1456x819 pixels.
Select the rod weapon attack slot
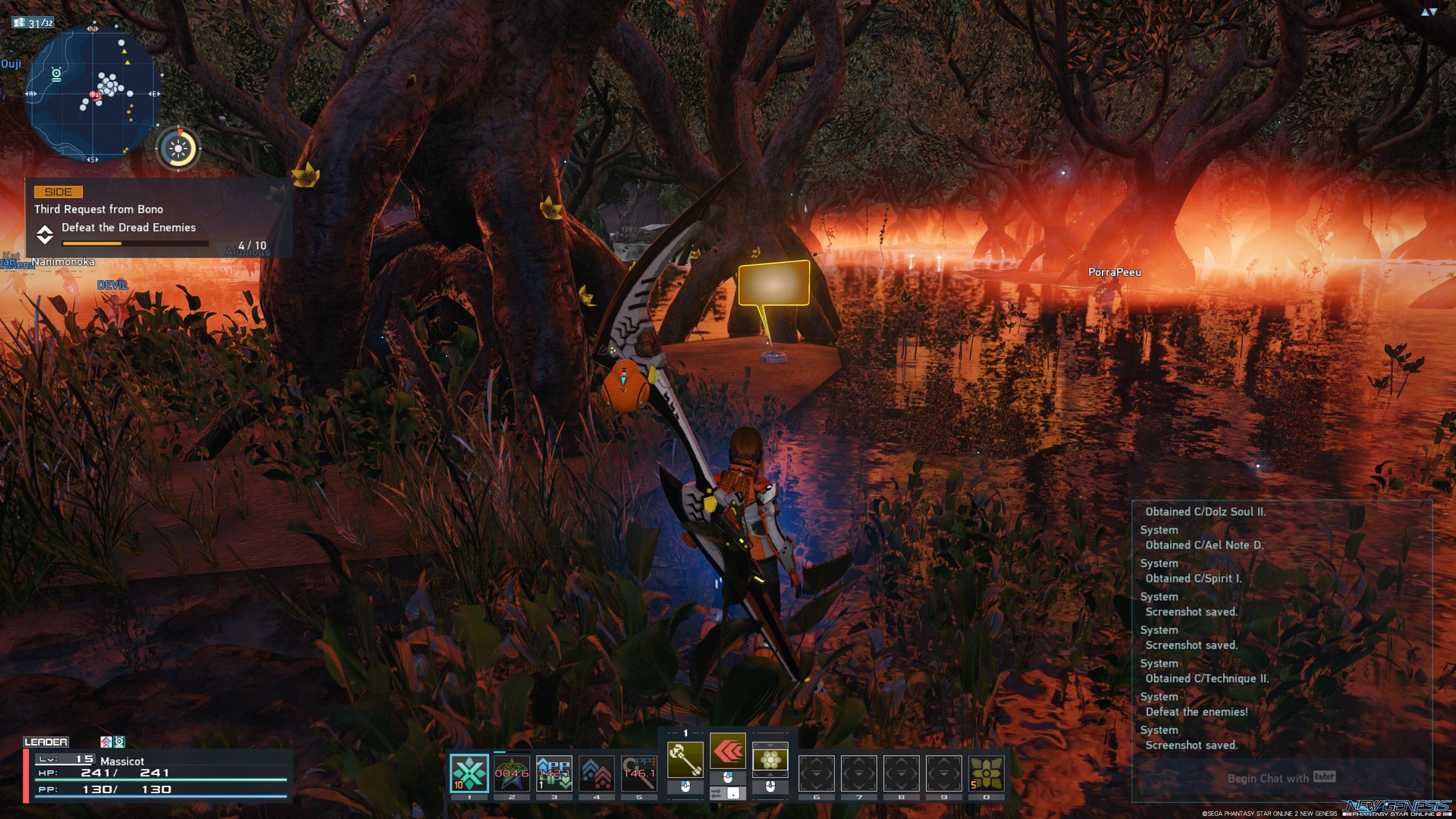pos(685,760)
